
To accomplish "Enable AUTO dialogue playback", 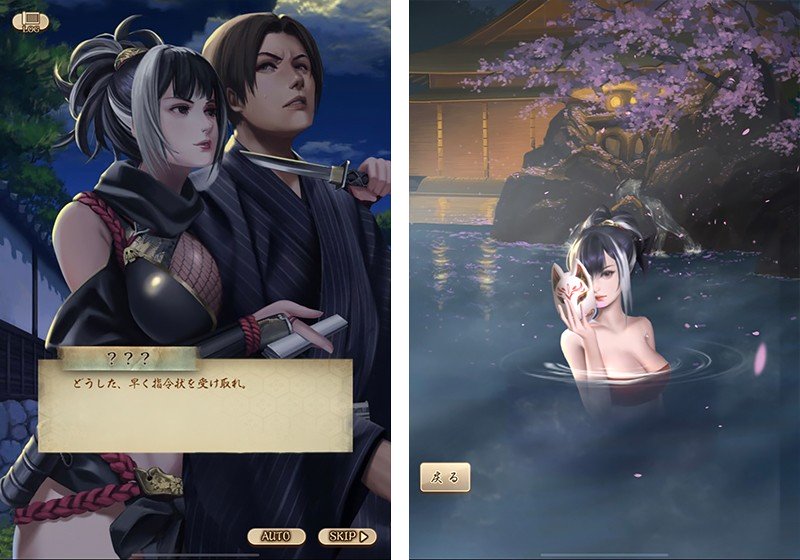I will [x=275, y=536].
